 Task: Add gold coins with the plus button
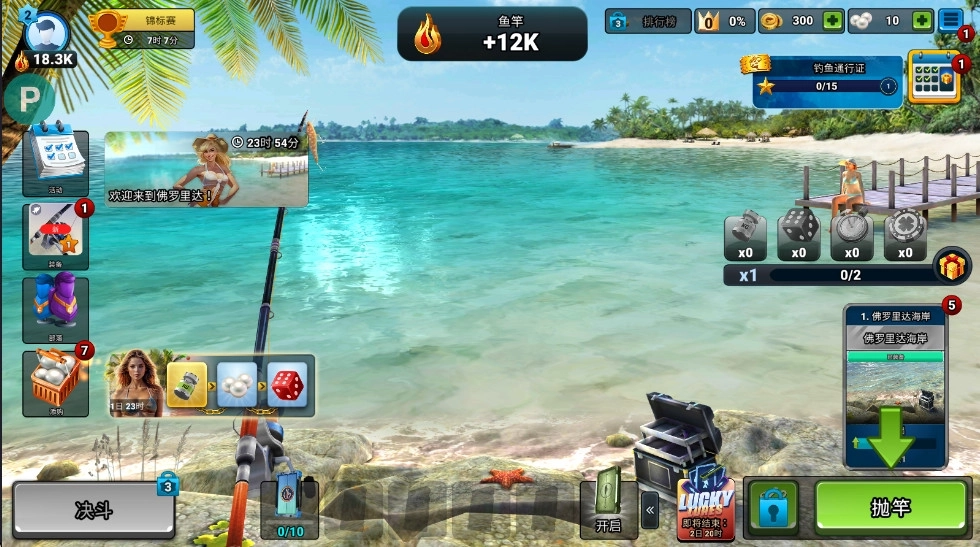coord(832,21)
